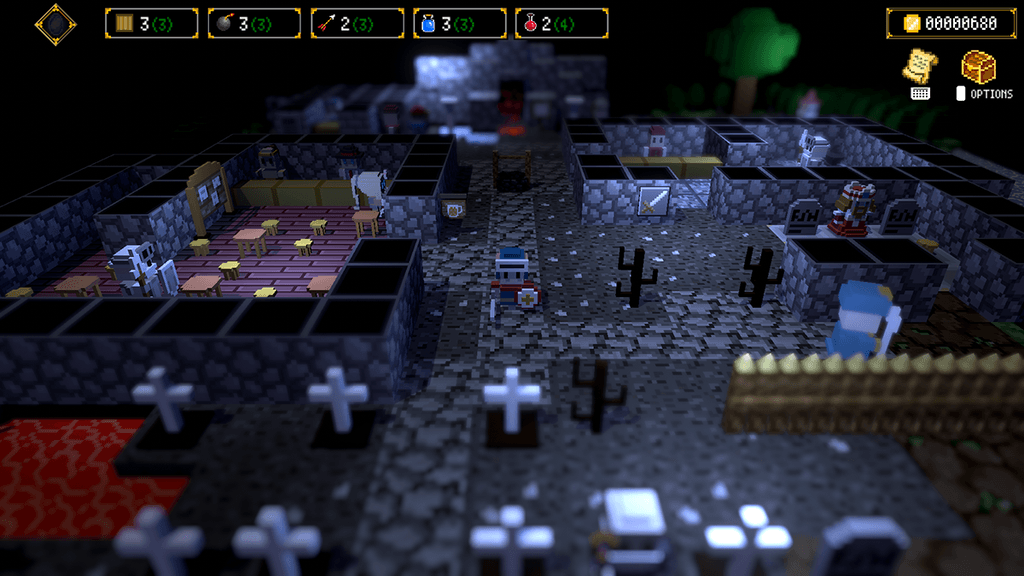
Task: Select the bomb item slot
Action: click(254, 23)
